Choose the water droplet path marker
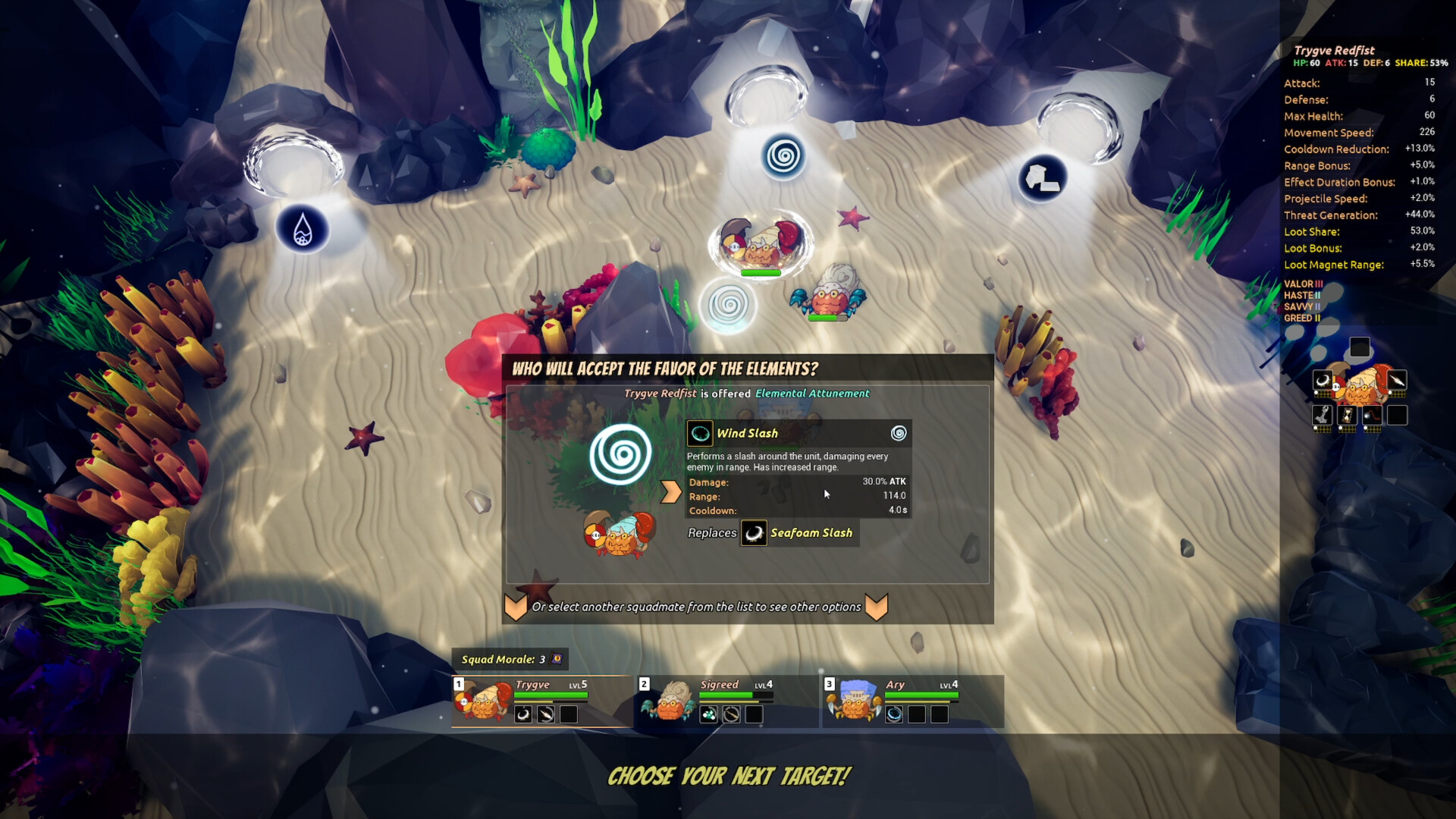The width and height of the screenshot is (1456, 819). click(303, 229)
